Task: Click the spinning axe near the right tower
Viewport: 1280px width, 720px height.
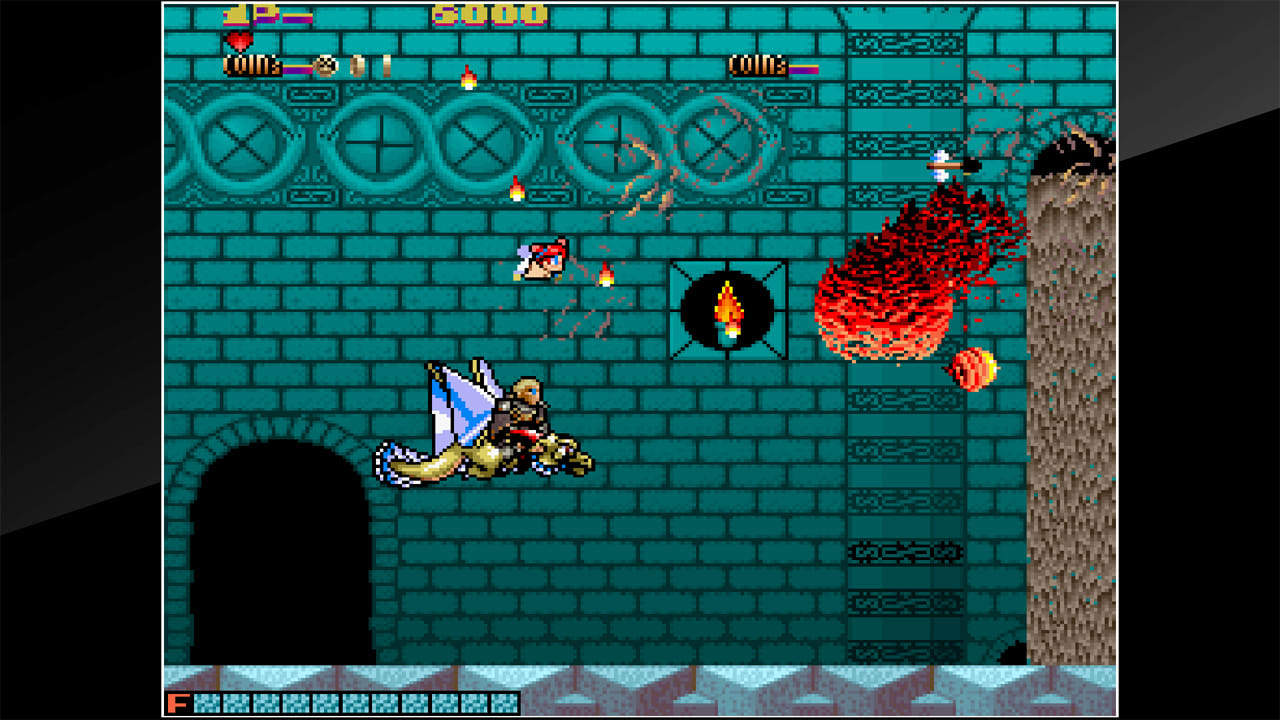Action: [948, 163]
